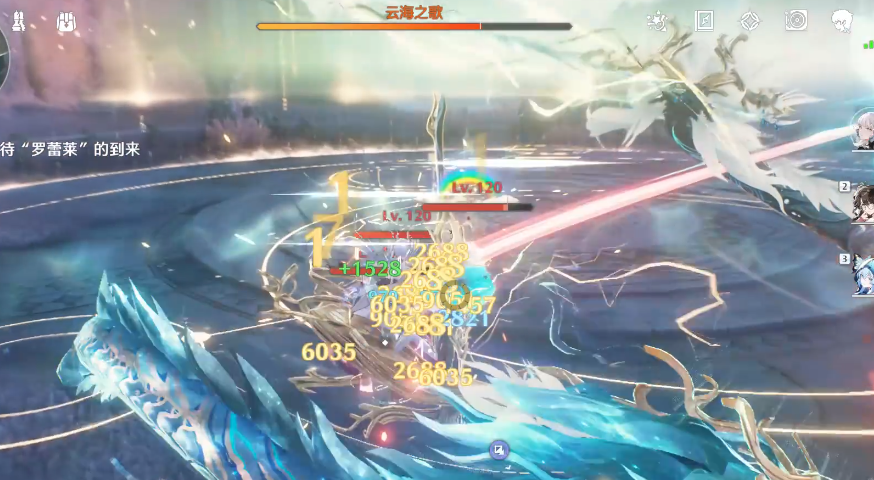Open the quest tracker about 罗蕾莱's arrival

pos(70,149)
